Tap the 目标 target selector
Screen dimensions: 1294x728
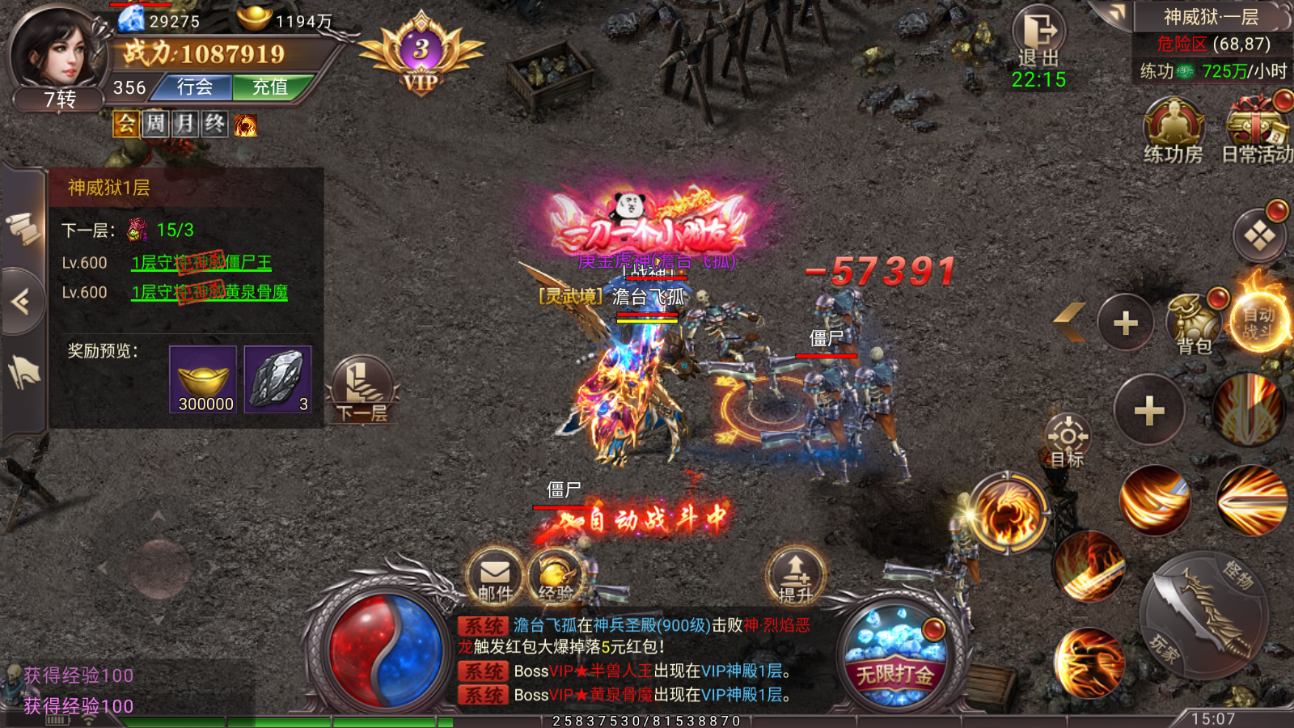[x=1067, y=440]
